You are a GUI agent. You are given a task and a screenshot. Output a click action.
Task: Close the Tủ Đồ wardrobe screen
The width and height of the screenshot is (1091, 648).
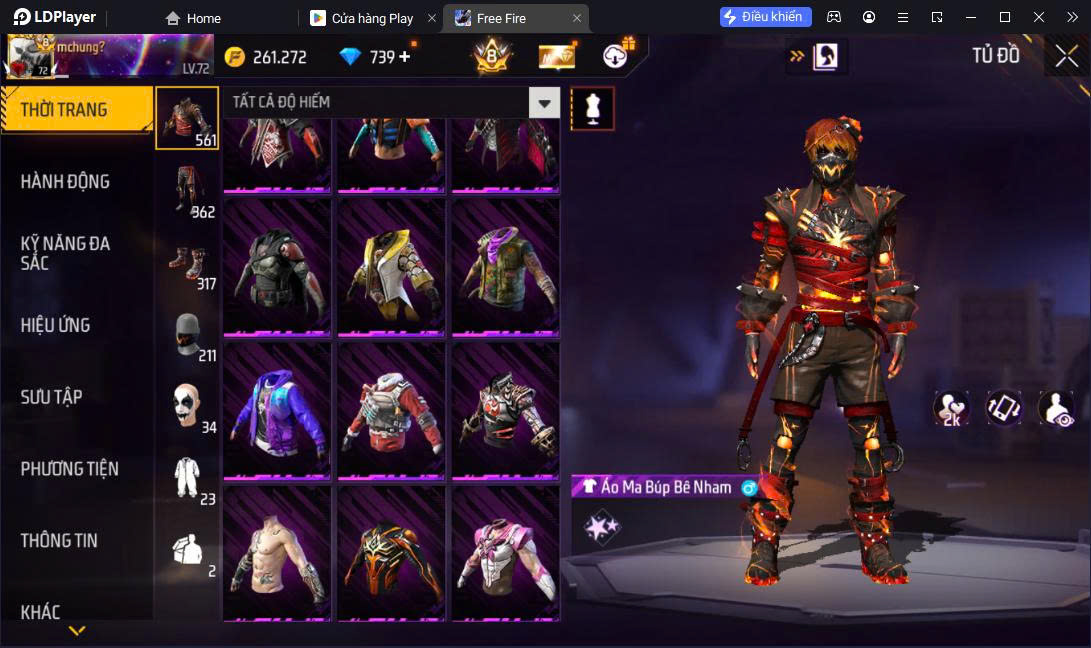click(1066, 56)
